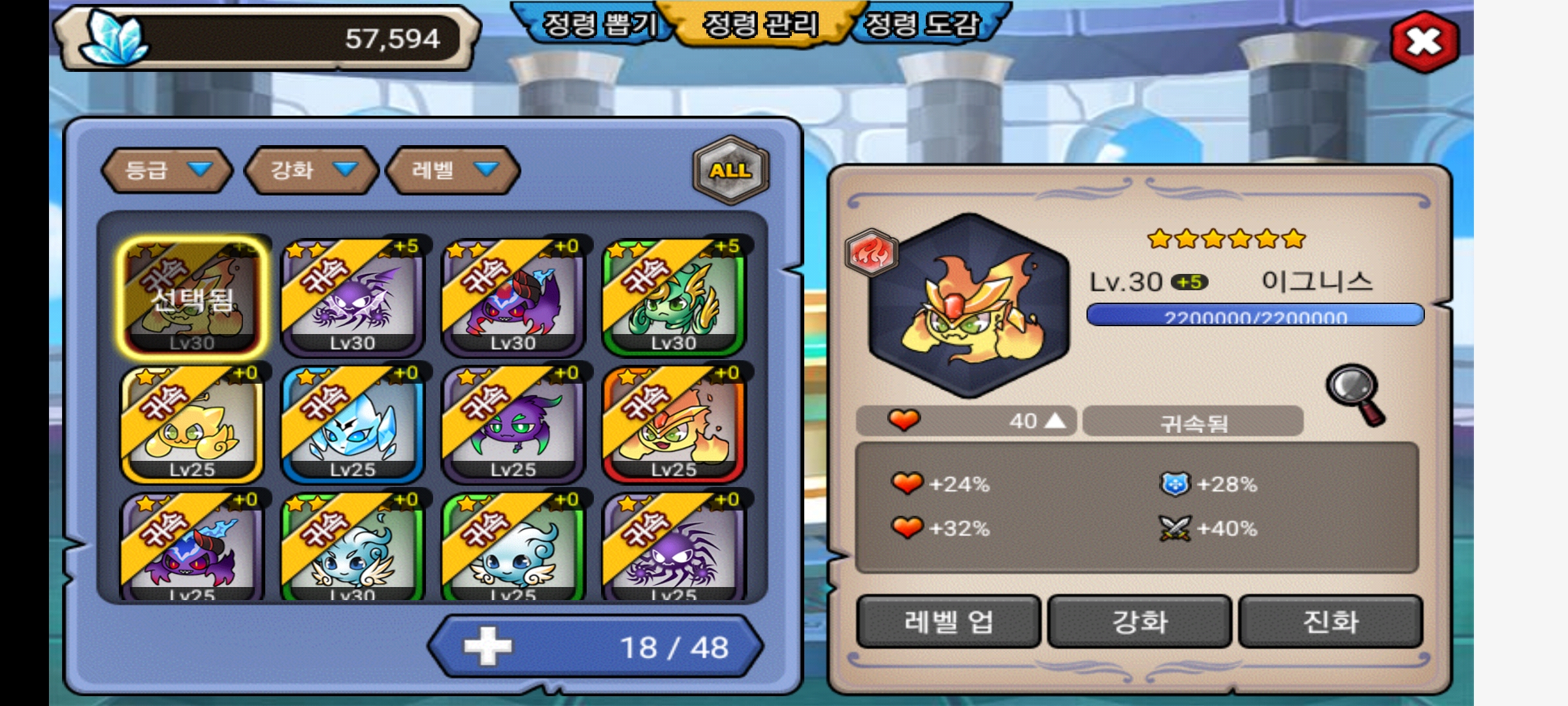Select the ice crystal Lv25 spirit
The image size is (1568, 706).
[353, 424]
